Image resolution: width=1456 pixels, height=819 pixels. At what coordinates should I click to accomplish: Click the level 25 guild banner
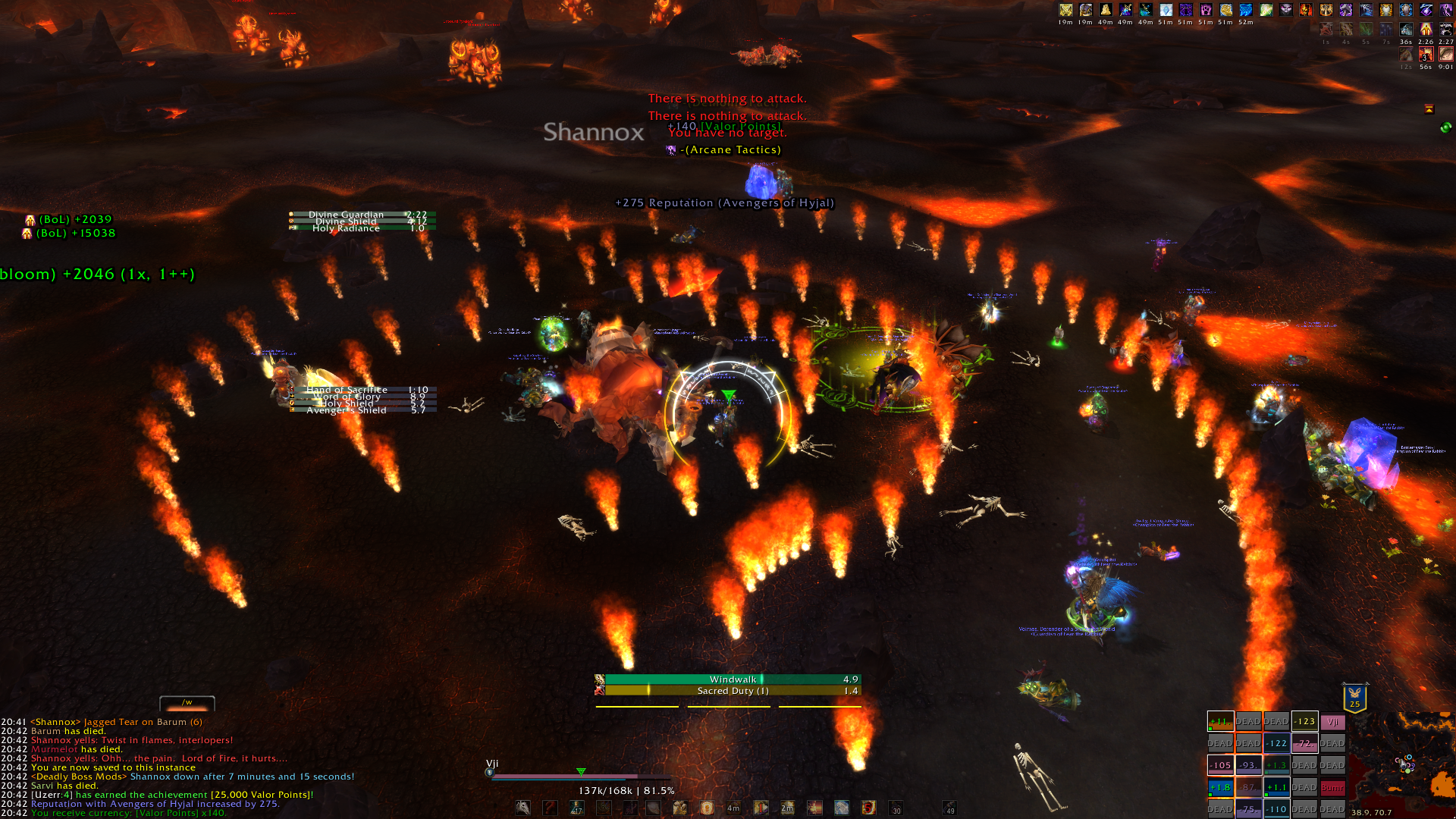[x=1354, y=698]
